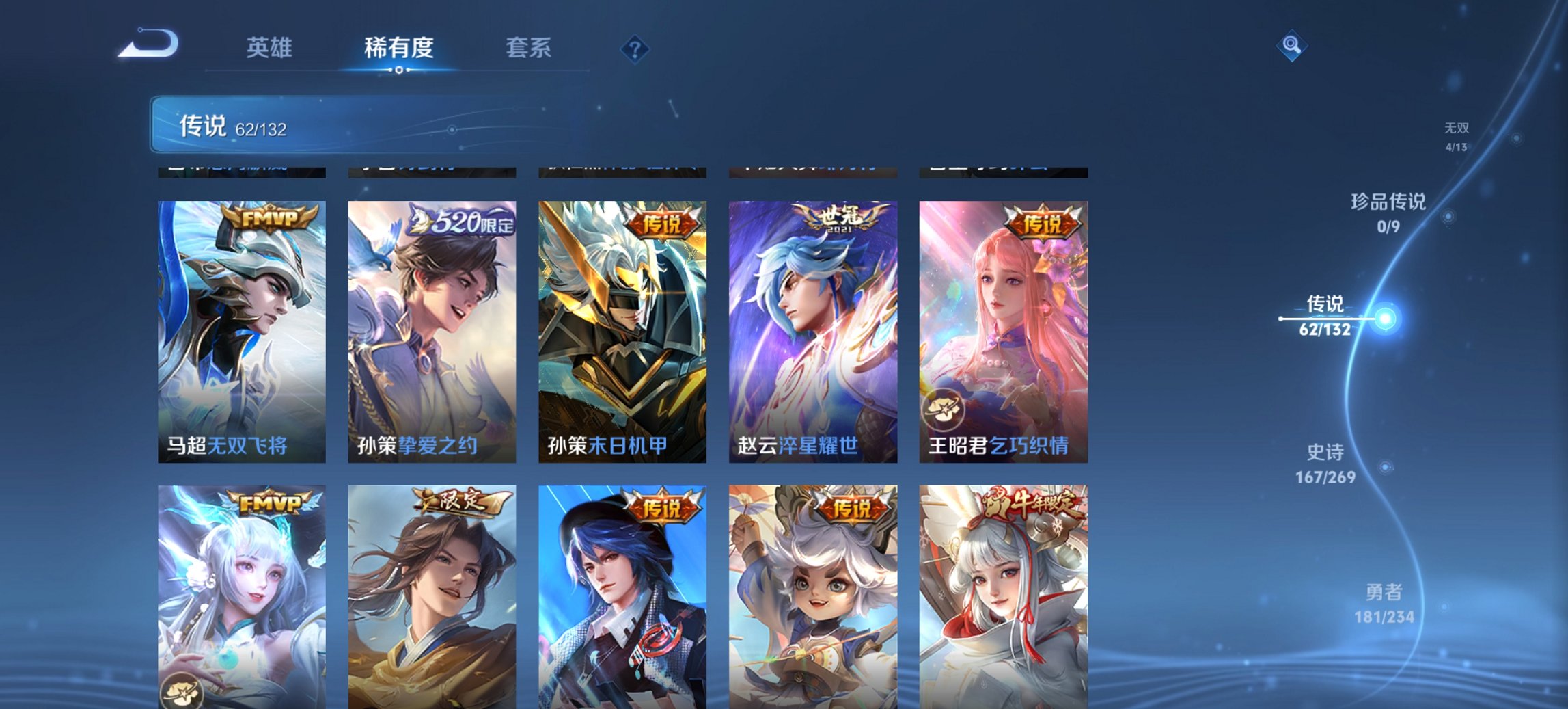Click the question mark help icon
Image resolution: width=1568 pixels, height=709 pixels.
click(635, 48)
